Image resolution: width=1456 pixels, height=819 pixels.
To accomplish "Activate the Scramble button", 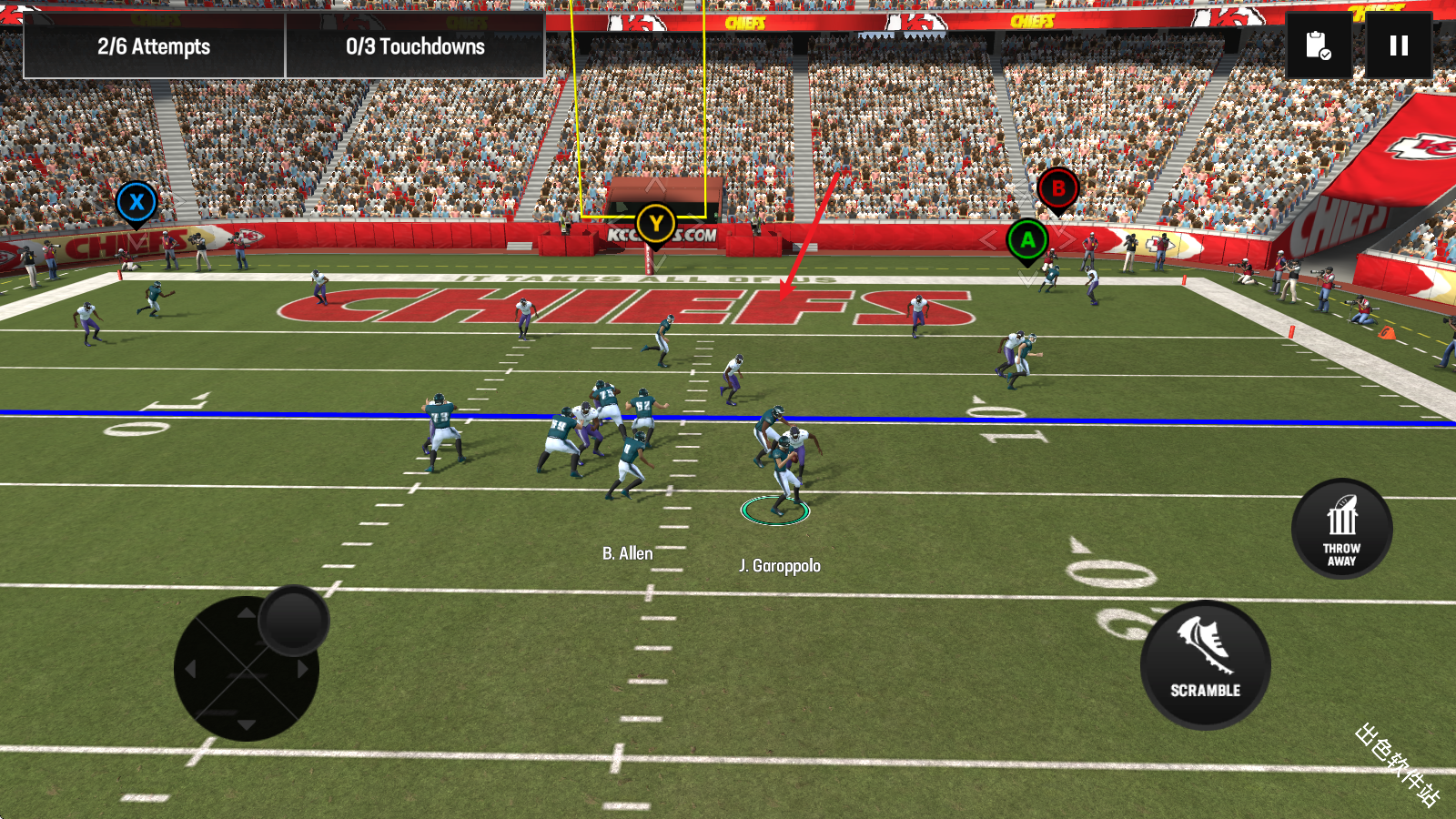I will pyautogui.click(x=1205, y=665).
